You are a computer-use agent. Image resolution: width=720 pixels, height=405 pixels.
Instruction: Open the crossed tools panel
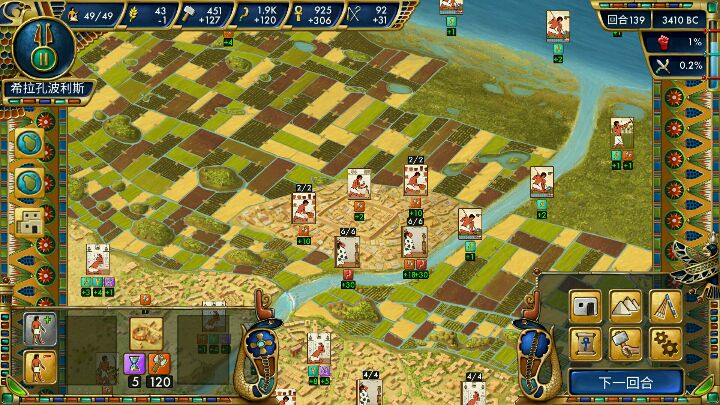click(666, 304)
